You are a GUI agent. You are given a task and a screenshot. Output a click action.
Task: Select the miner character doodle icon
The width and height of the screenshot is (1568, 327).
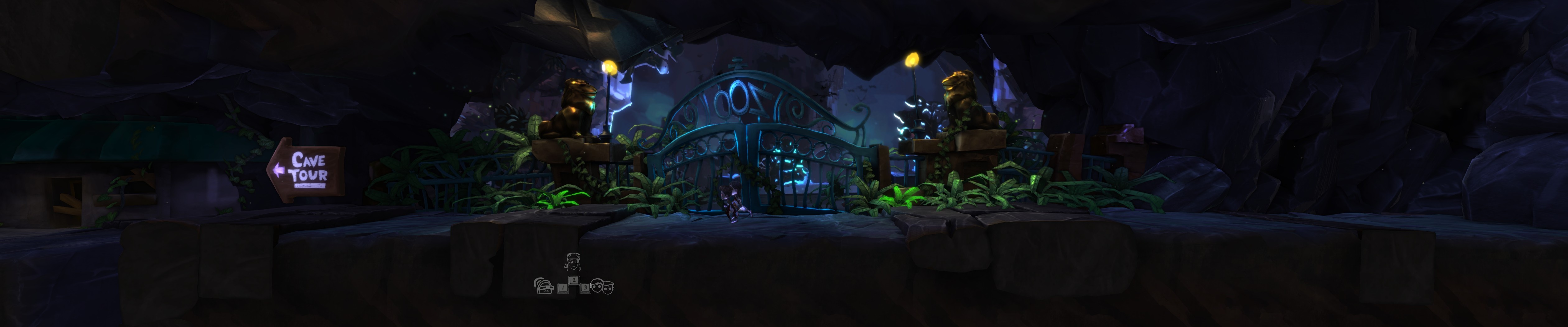point(544,287)
